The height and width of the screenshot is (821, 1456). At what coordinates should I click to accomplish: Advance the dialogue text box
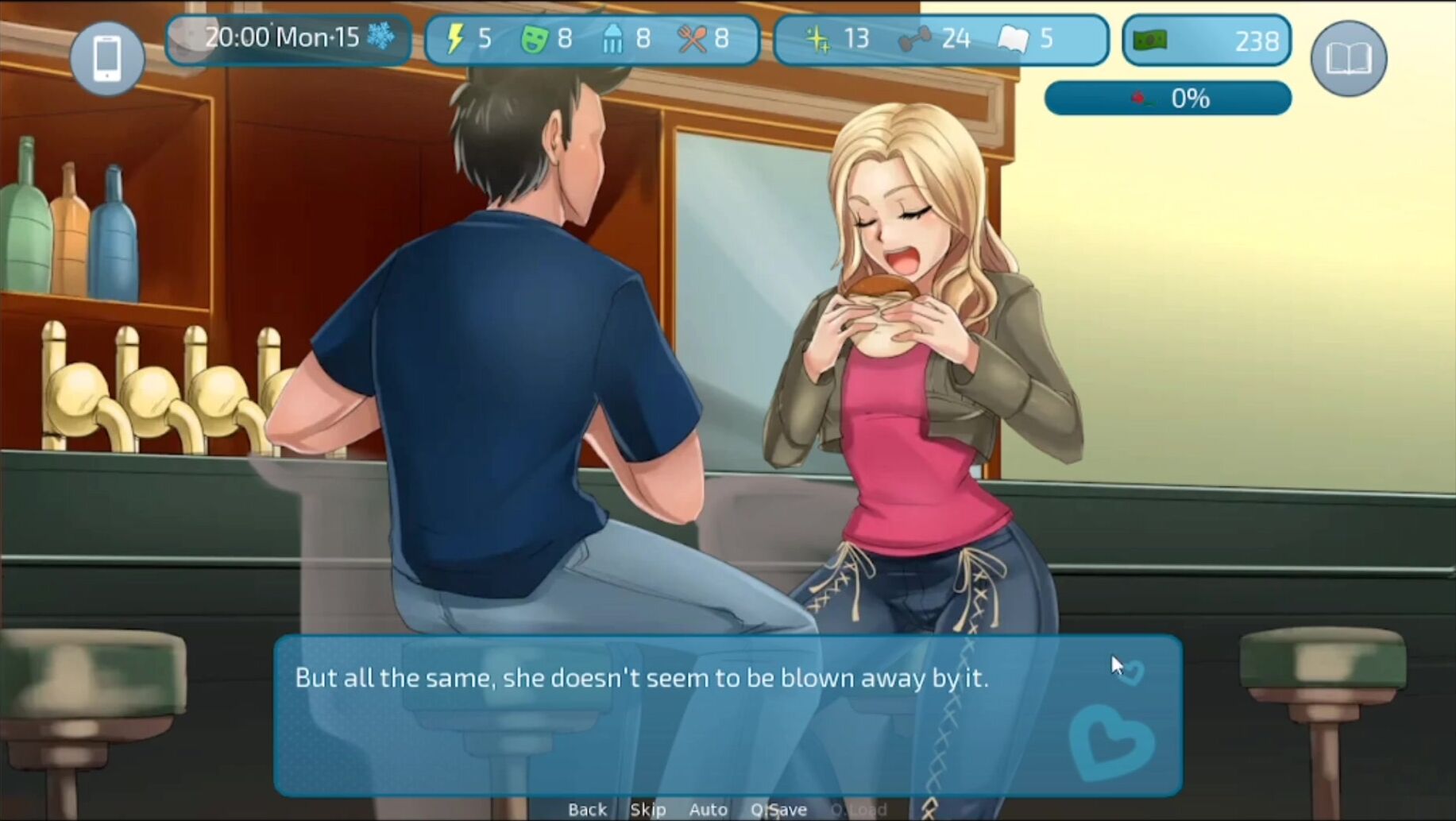coord(727,715)
